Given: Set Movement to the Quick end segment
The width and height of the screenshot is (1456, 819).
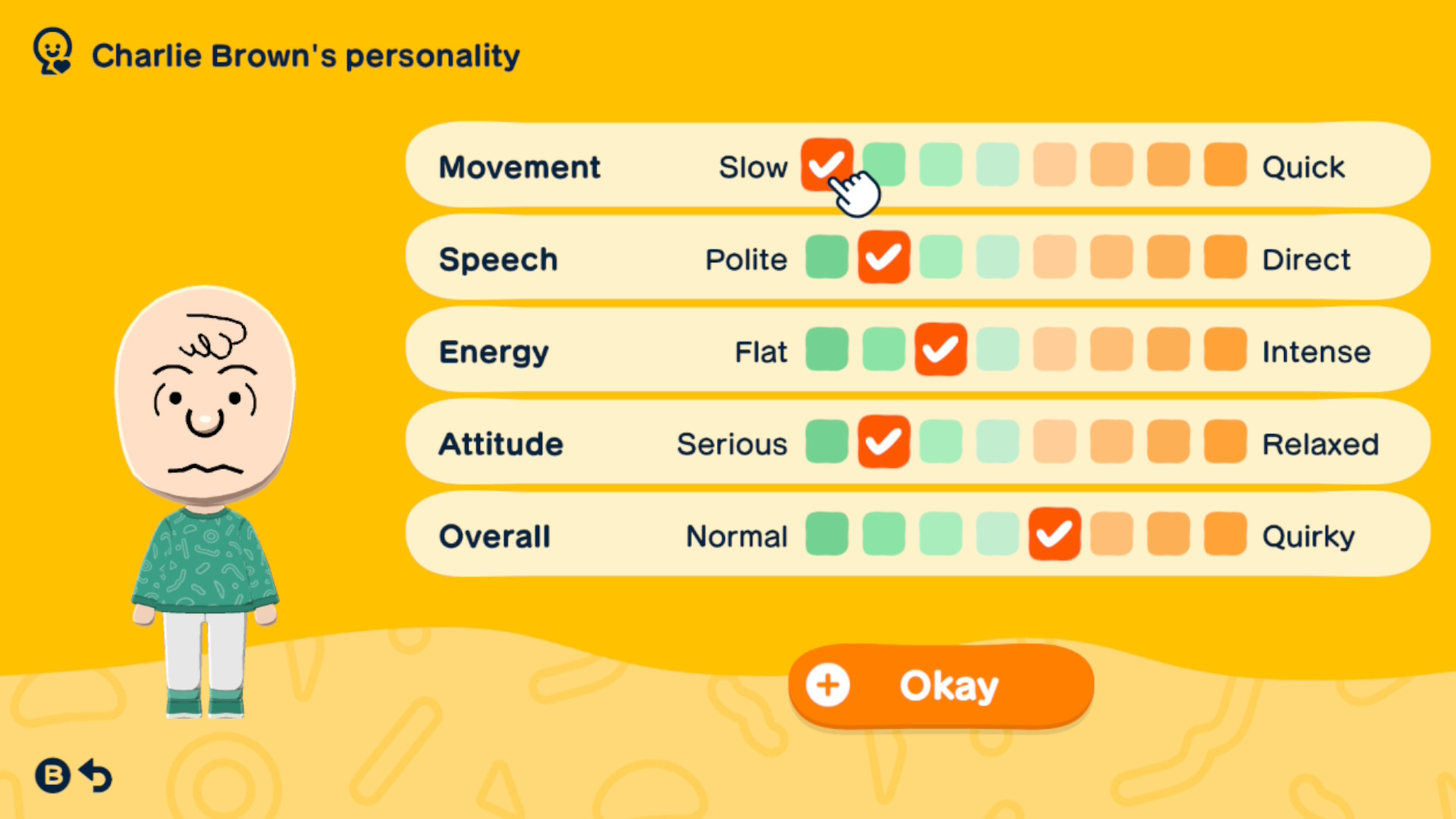Looking at the screenshot, I should click(x=1224, y=165).
